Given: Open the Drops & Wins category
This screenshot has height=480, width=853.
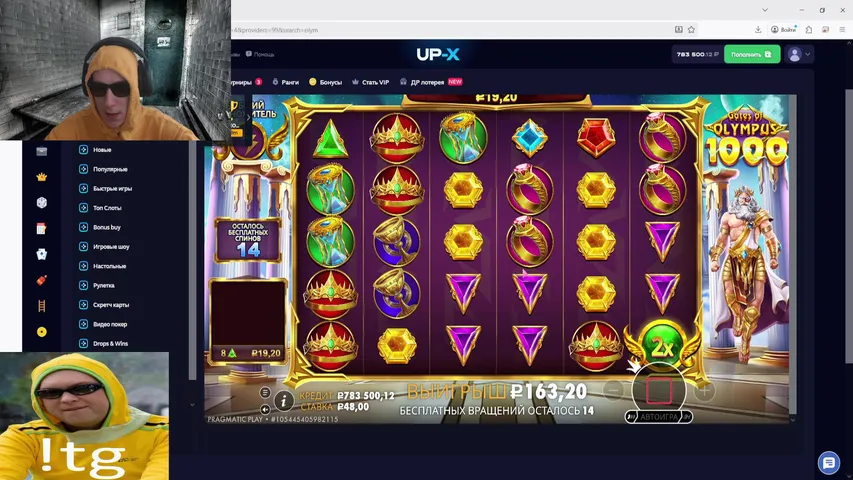Looking at the screenshot, I should [x=111, y=343].
